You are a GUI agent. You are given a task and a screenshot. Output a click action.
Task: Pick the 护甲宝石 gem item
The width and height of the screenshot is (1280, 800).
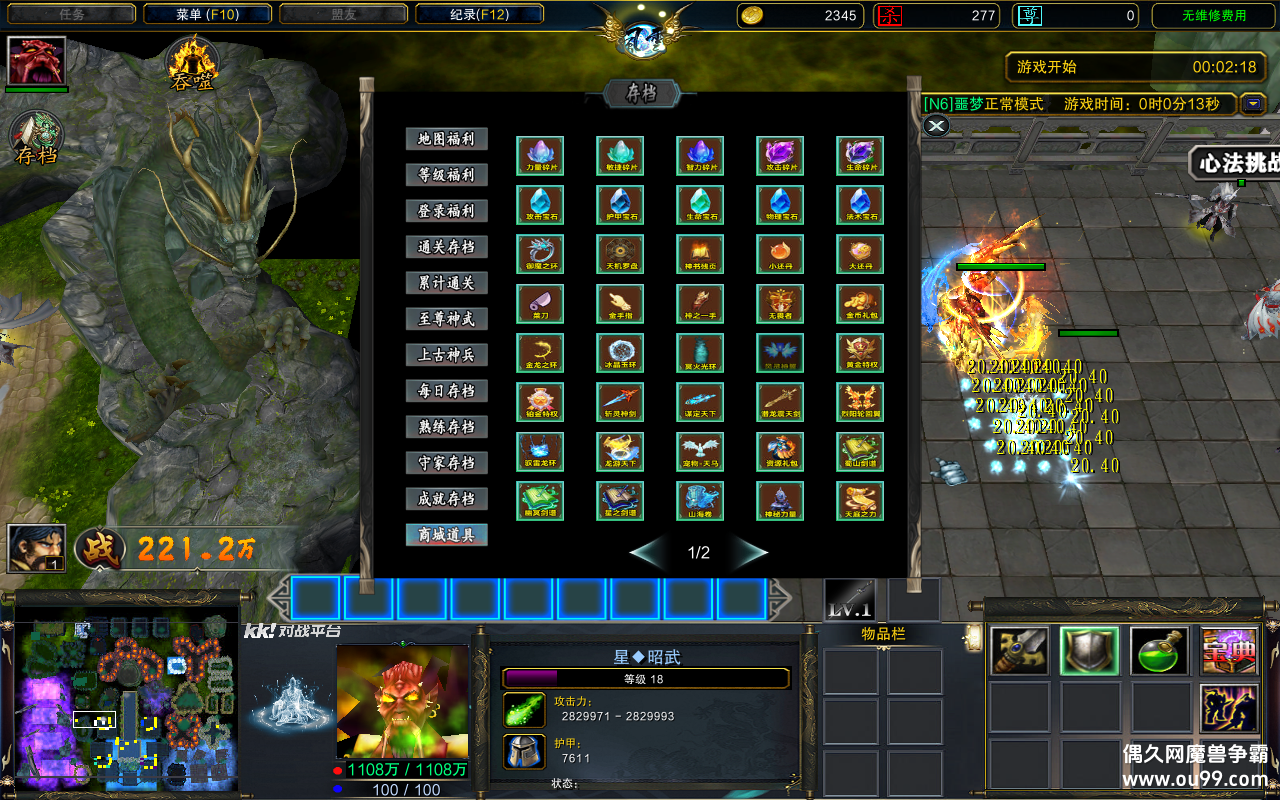[620, 204]
